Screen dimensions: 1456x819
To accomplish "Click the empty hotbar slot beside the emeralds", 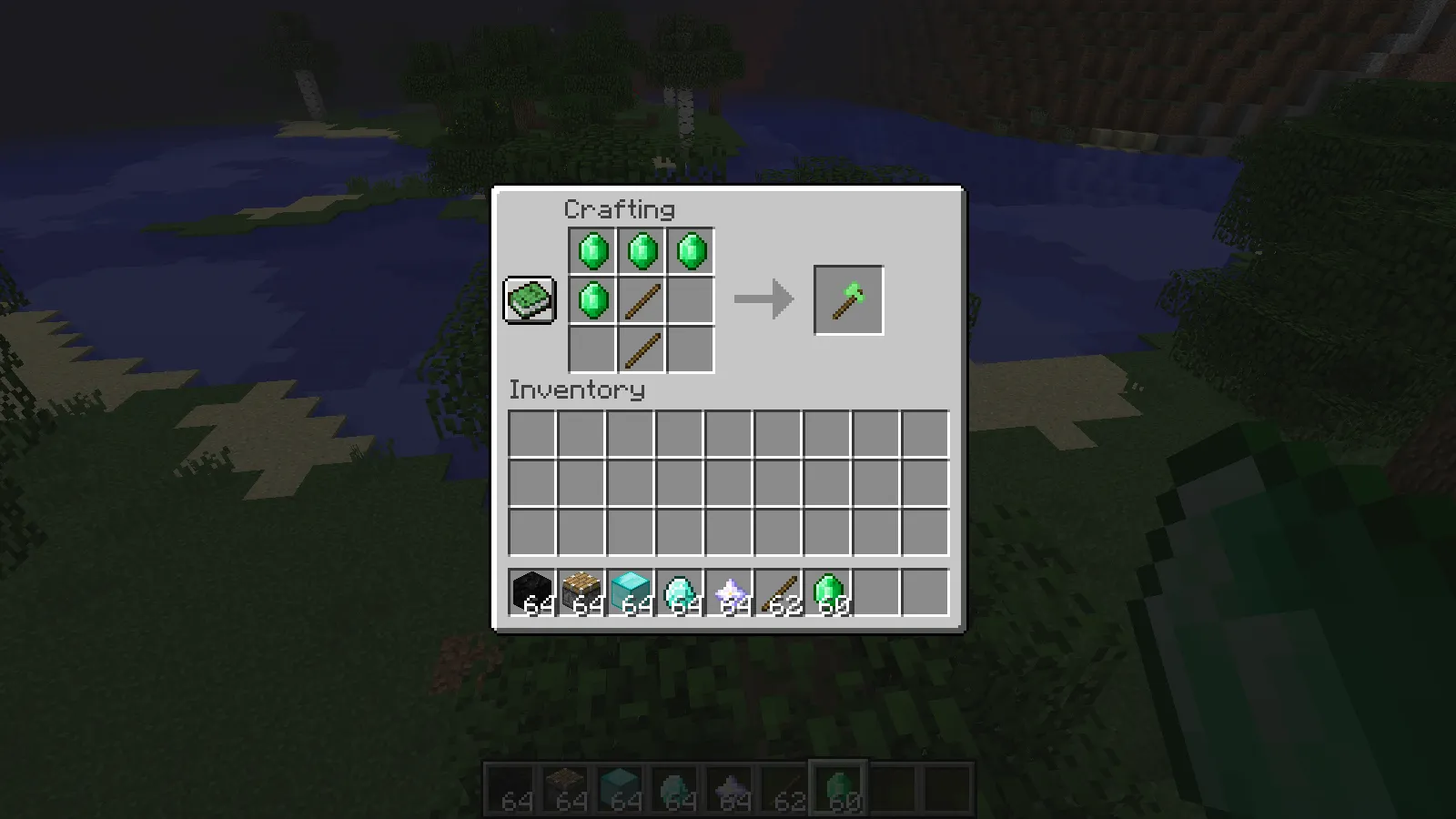I will click(x=876, y=591).
